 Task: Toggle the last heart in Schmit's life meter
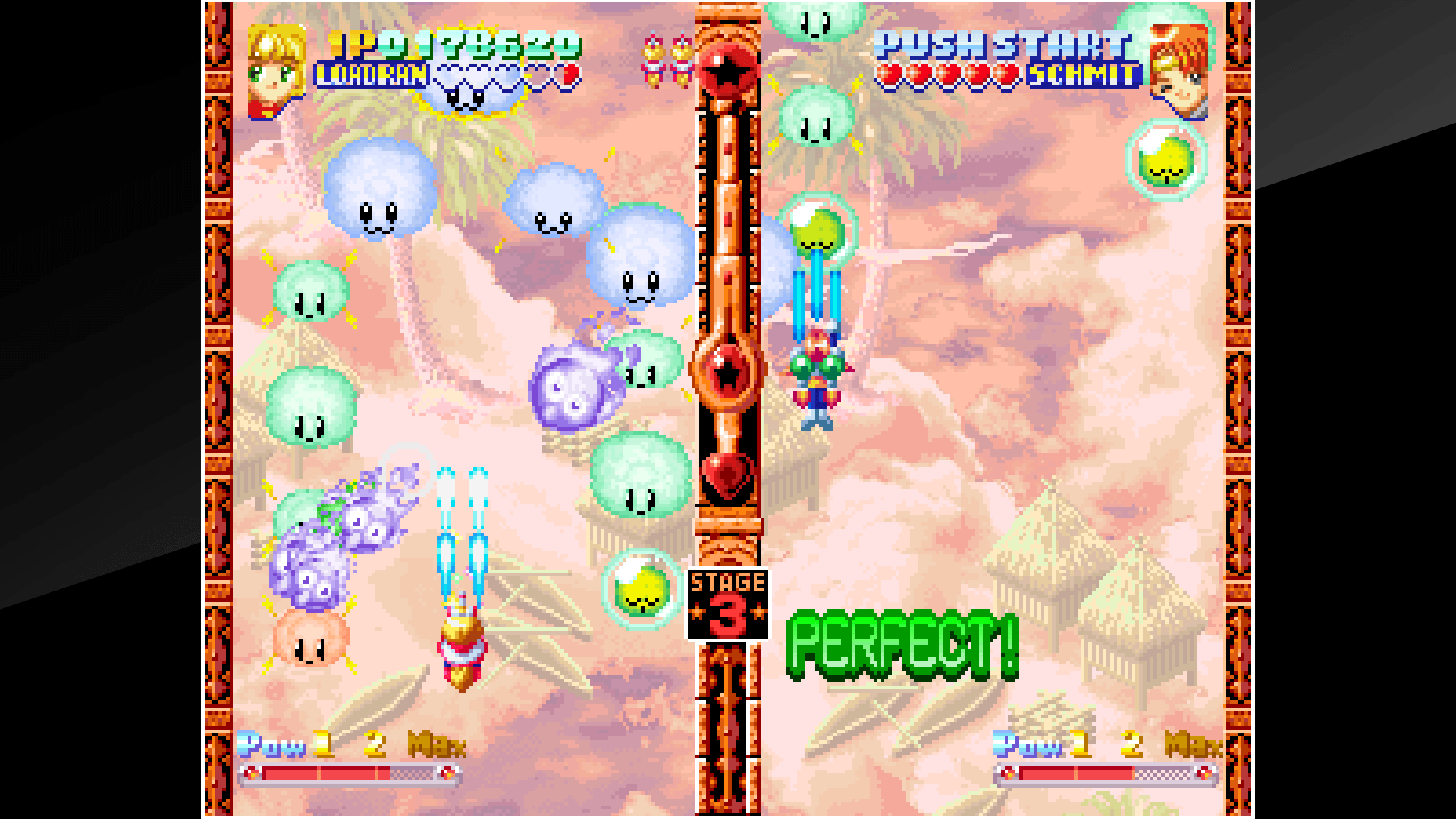(1005, 74)
